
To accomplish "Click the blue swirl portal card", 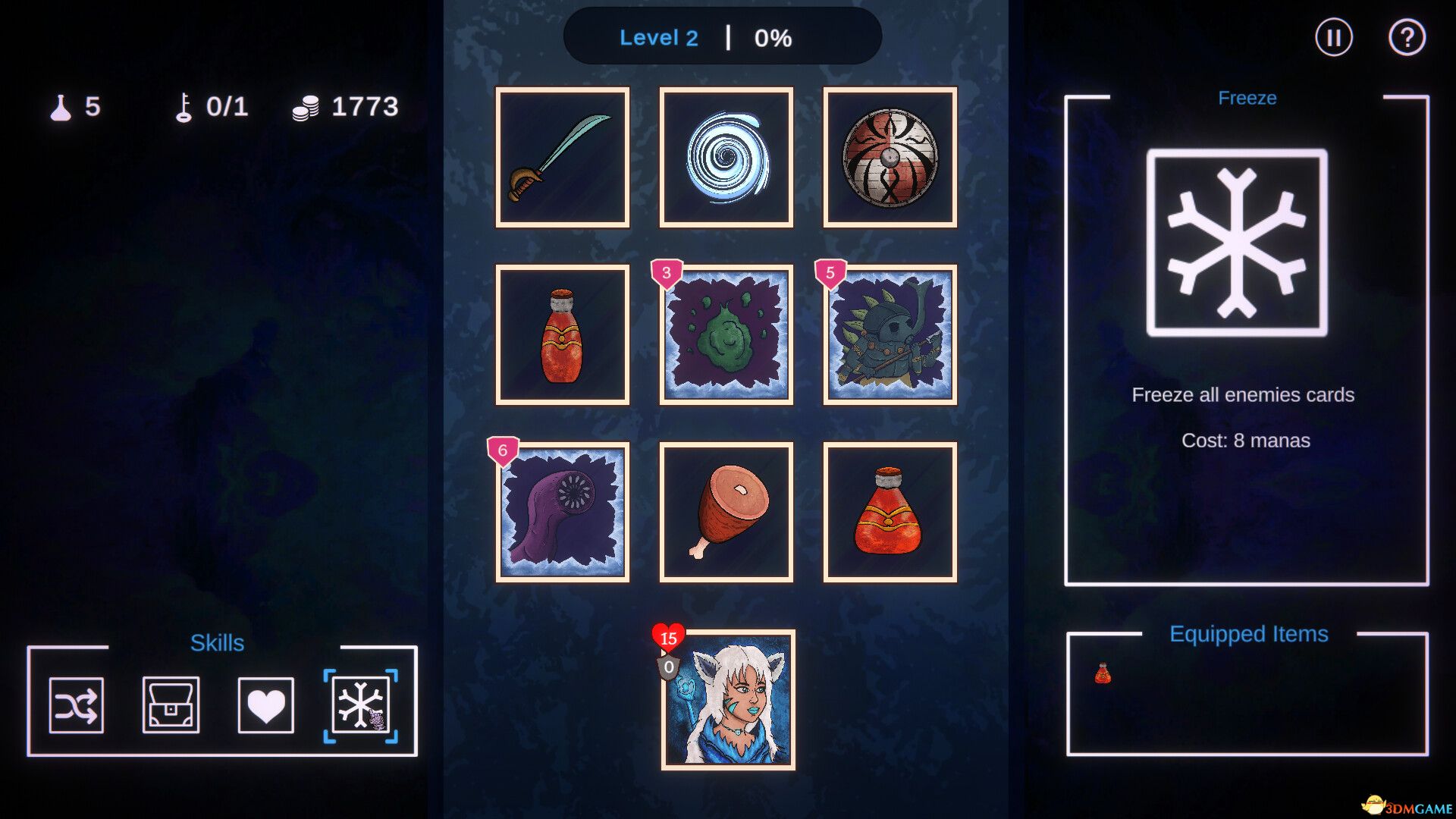I will tap(726, 156).
